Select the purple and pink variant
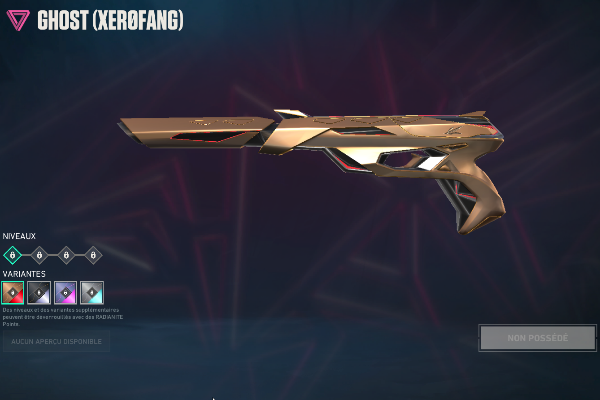Screen dimensions: 600x400 [66, 292]
